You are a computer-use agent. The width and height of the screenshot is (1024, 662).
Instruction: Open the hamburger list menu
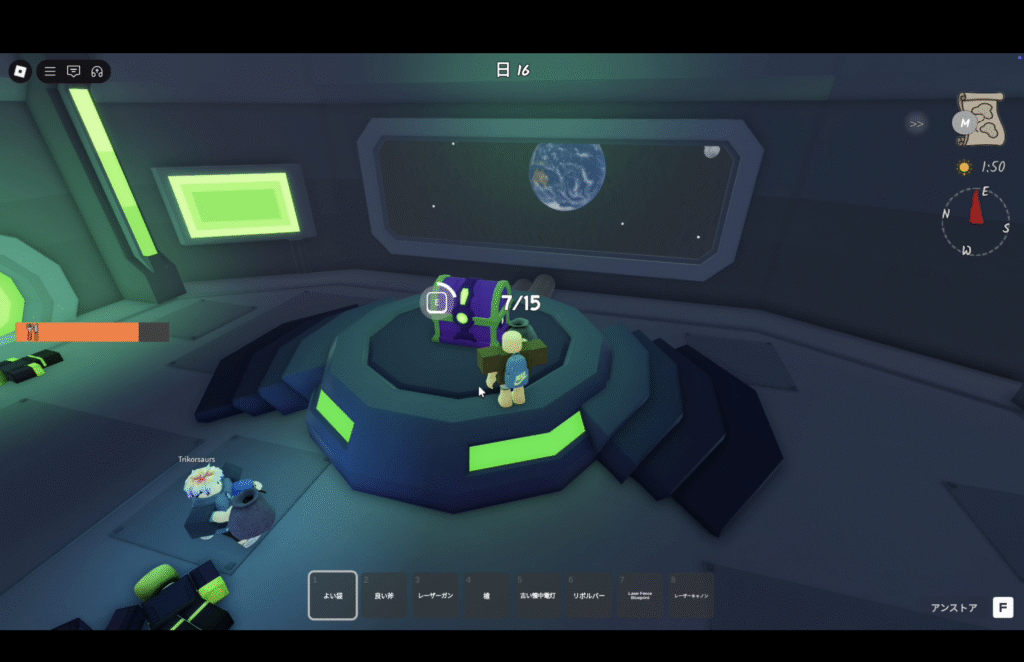tap(50, 71)
